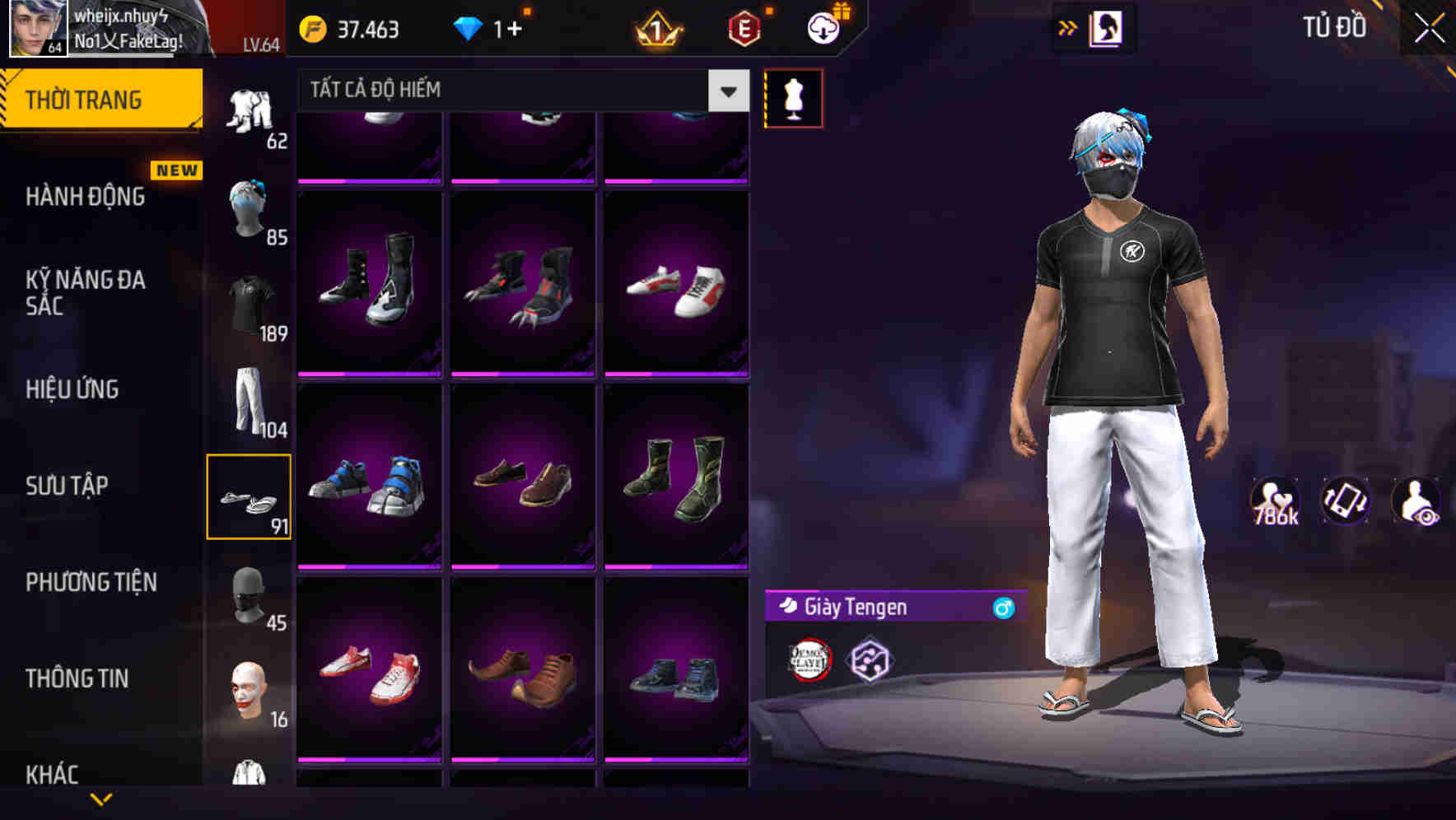
Task: Expand more categories with the bottom yellow chevron
Action: pos(103,800)
